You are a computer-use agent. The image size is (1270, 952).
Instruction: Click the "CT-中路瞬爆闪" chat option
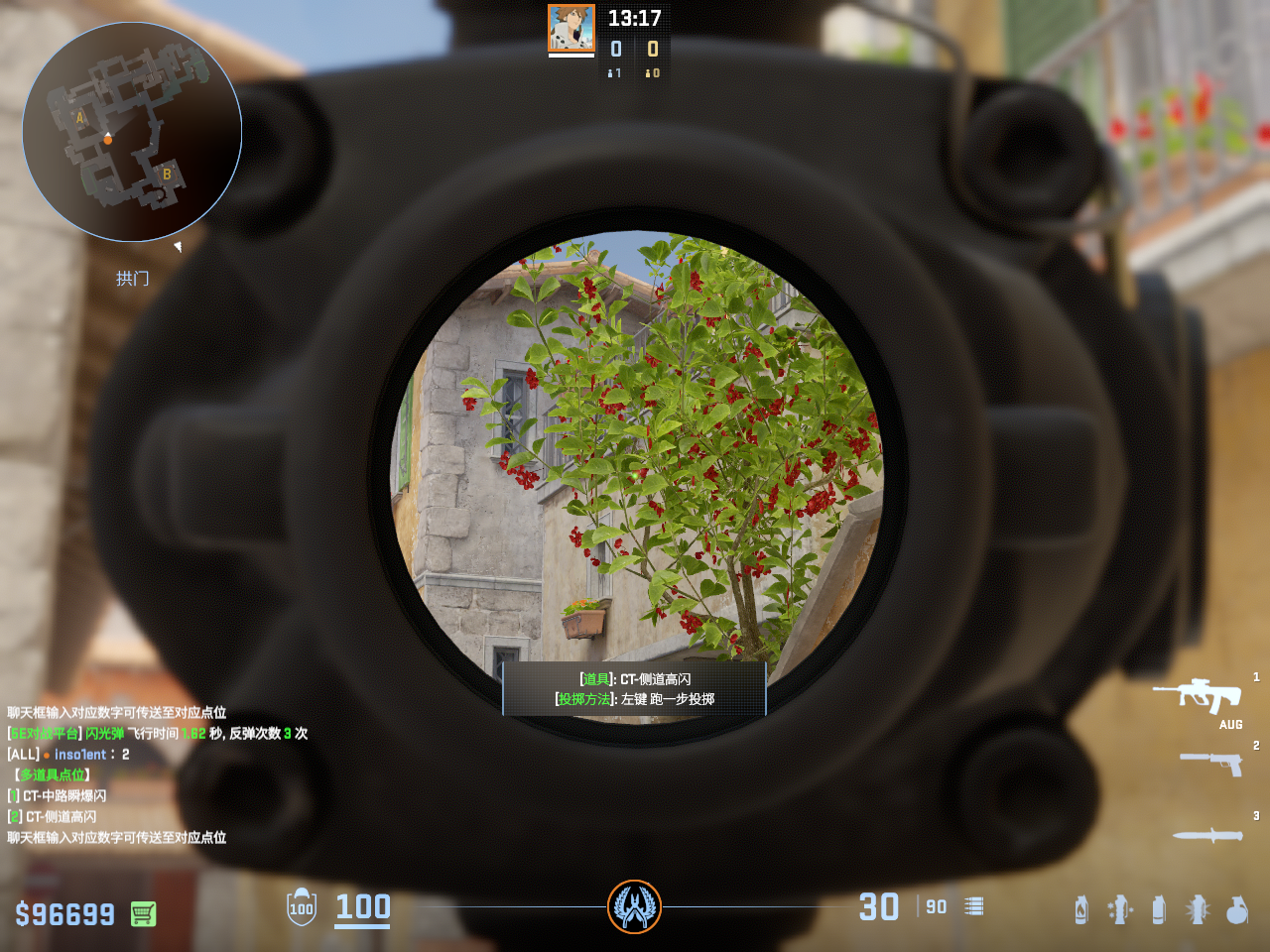click(63, 795)
